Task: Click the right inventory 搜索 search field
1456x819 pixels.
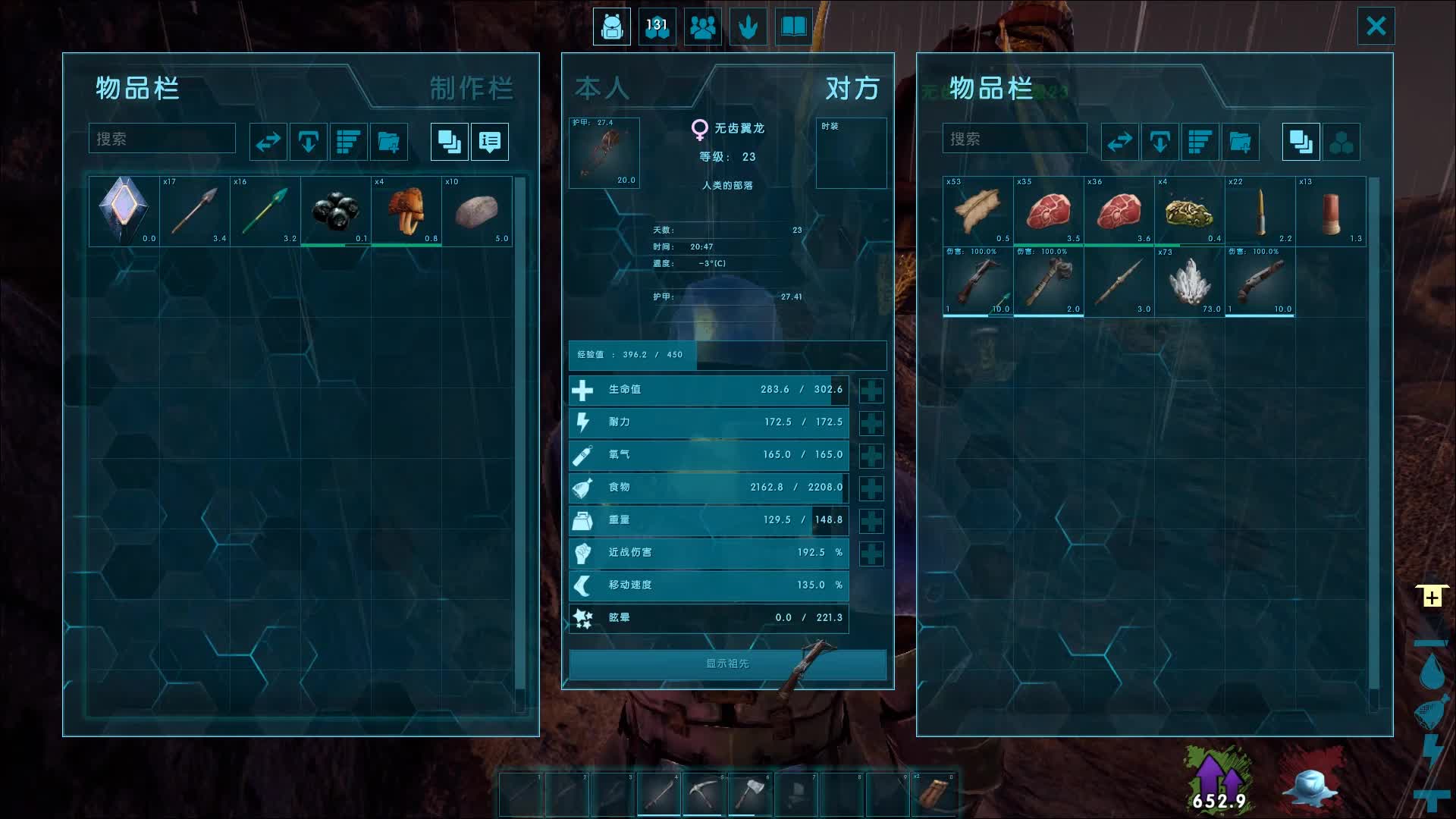Action: pos(1014,139)
